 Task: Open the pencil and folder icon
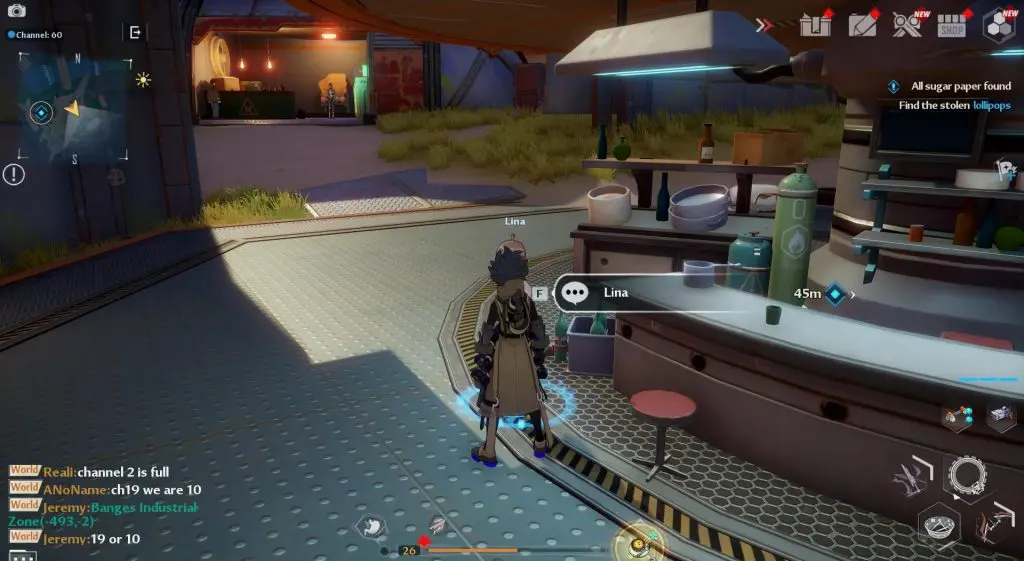pyautogui.click(x=862, y=24)
